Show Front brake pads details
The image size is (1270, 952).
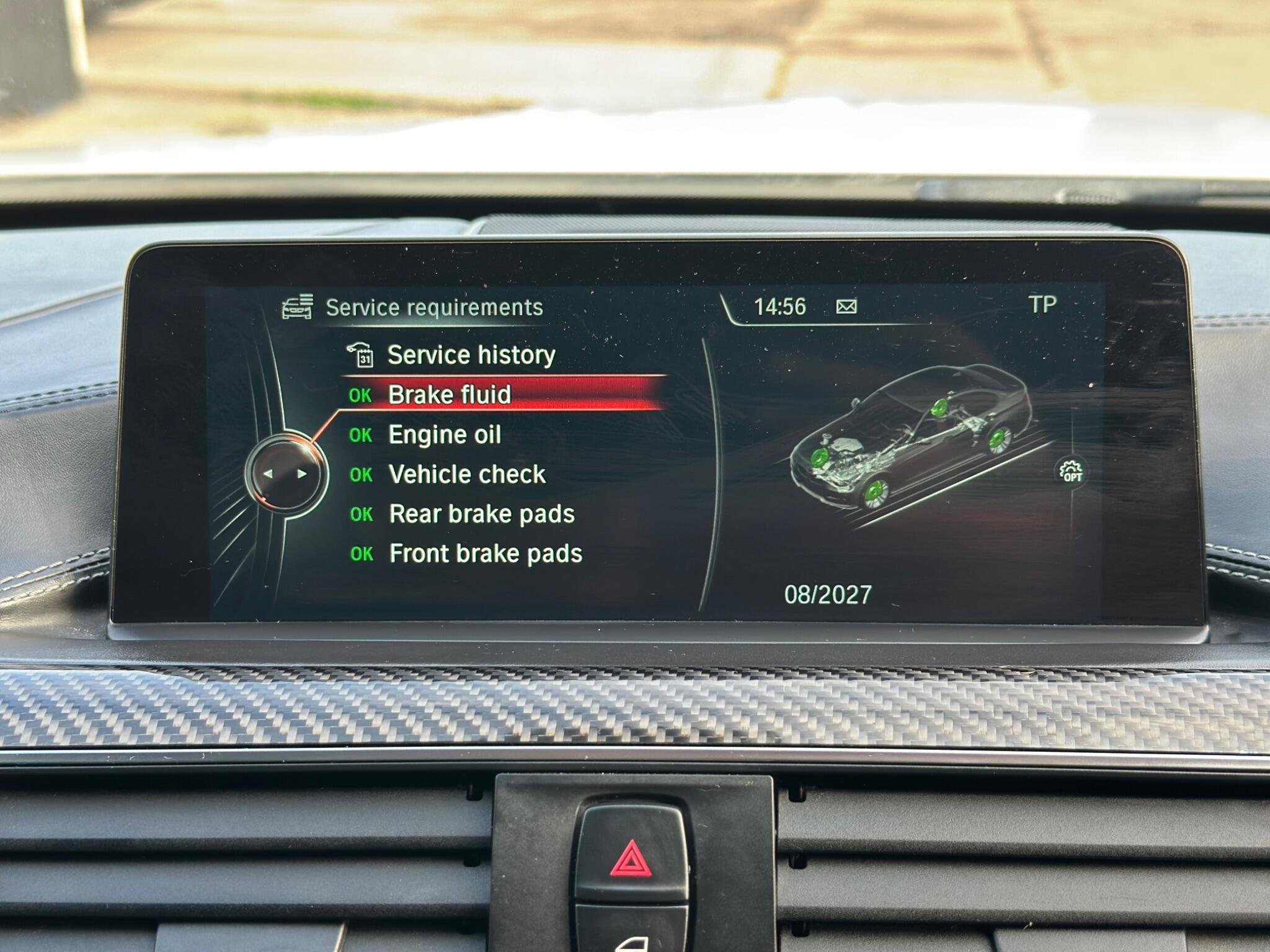(x=485, y=554)
